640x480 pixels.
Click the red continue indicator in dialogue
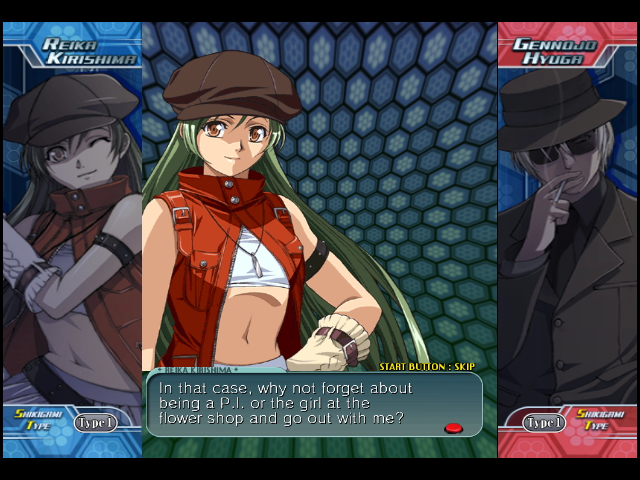click(453, 428)
